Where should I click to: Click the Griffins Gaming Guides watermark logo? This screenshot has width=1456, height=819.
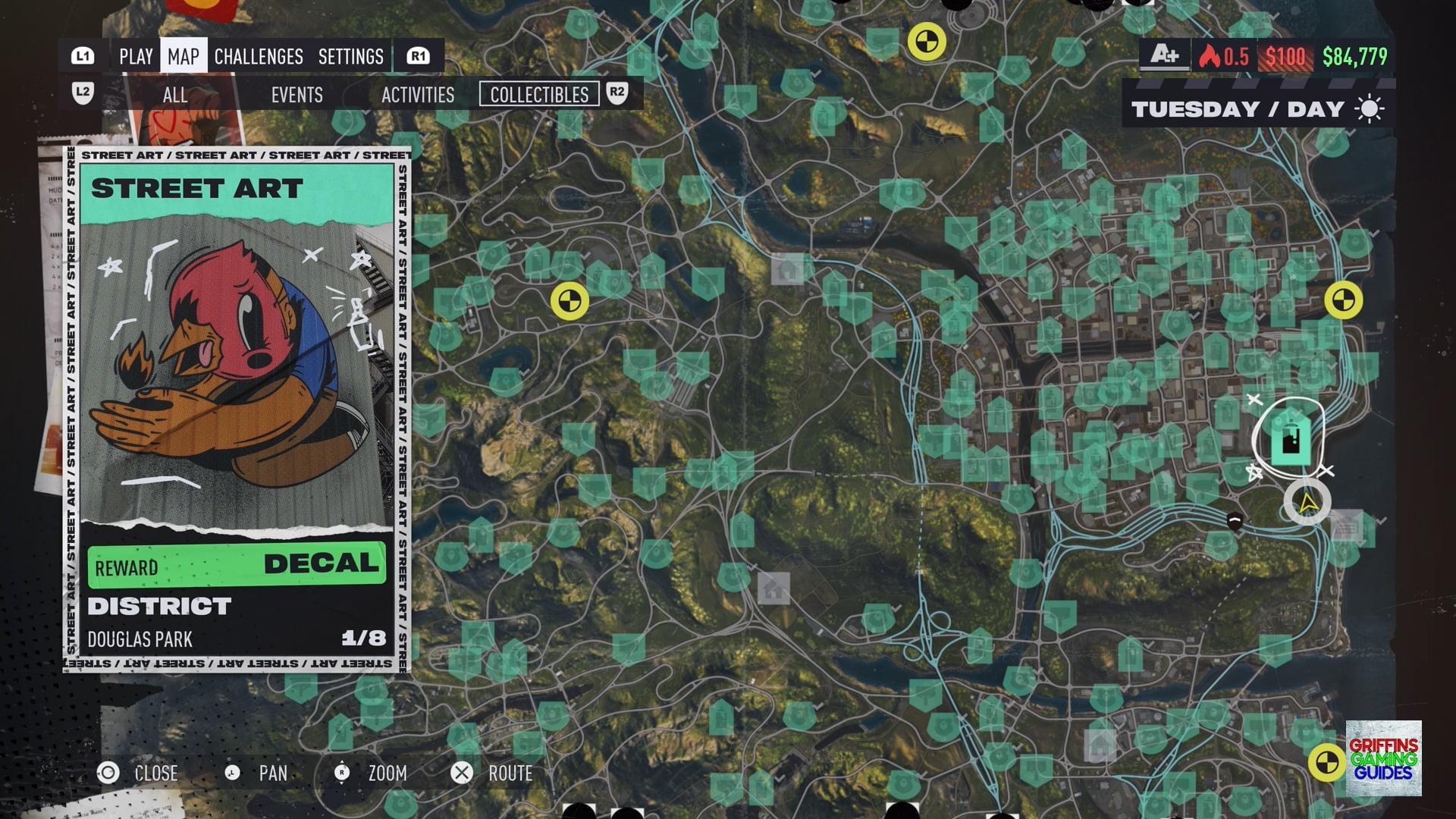click(x=1383, y=758)
